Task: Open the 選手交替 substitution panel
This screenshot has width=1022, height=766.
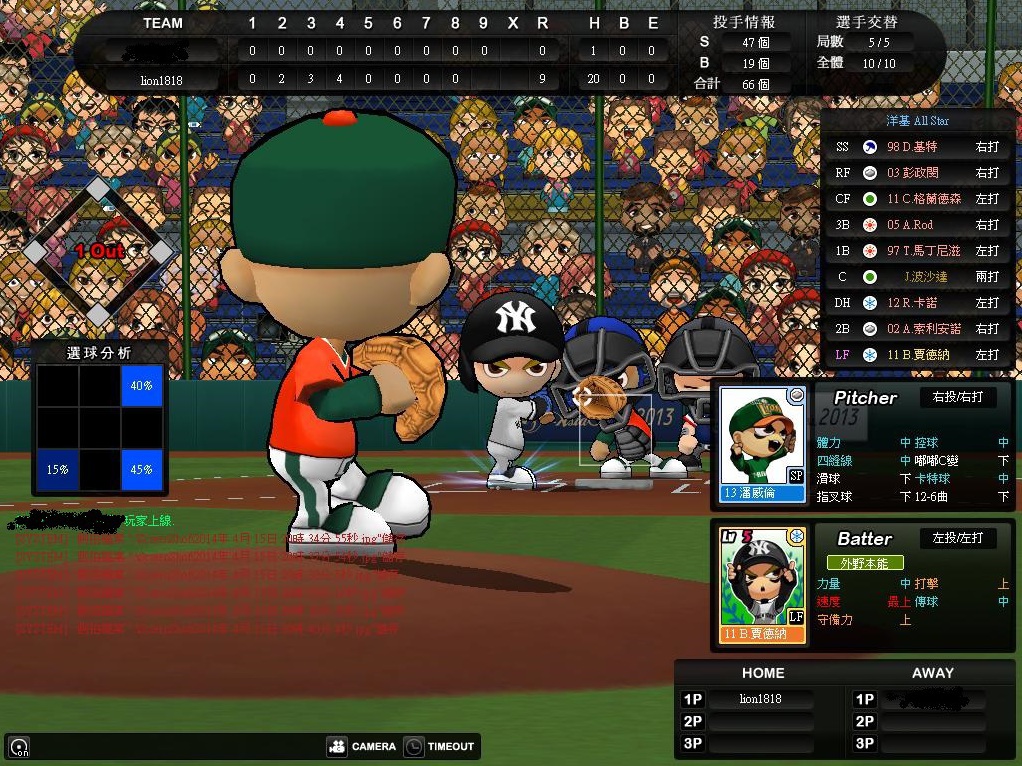Action: pos(866,22)
